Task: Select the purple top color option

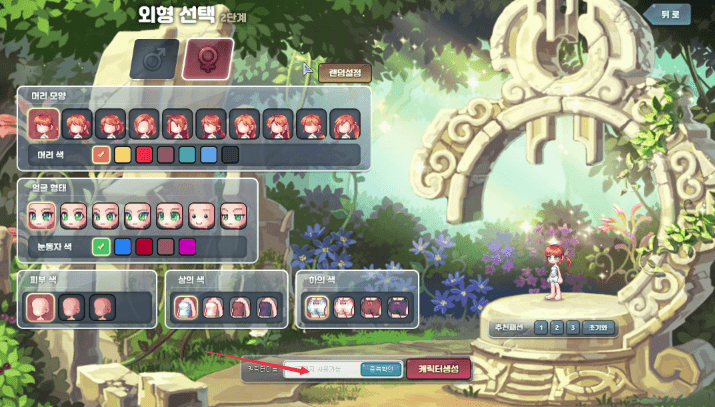Action: point(266,308)
